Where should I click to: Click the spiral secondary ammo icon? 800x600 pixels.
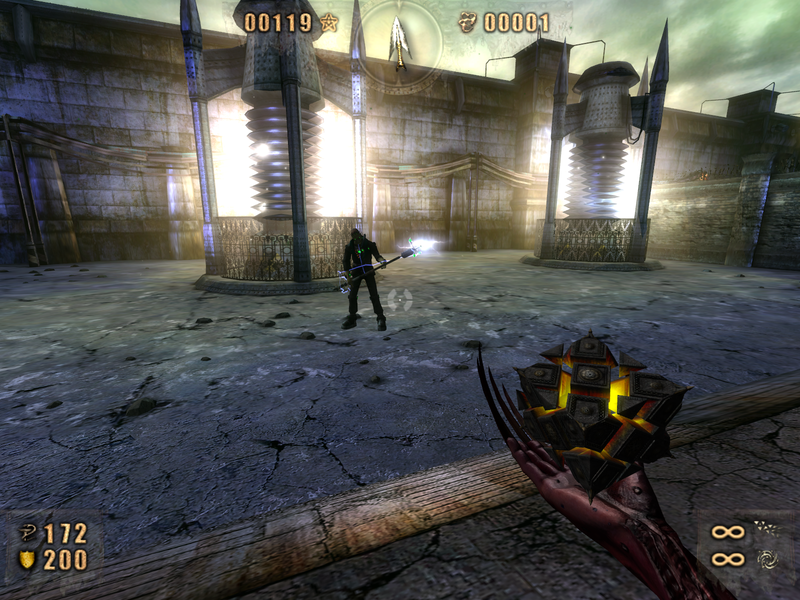click(x=767, y=559)
